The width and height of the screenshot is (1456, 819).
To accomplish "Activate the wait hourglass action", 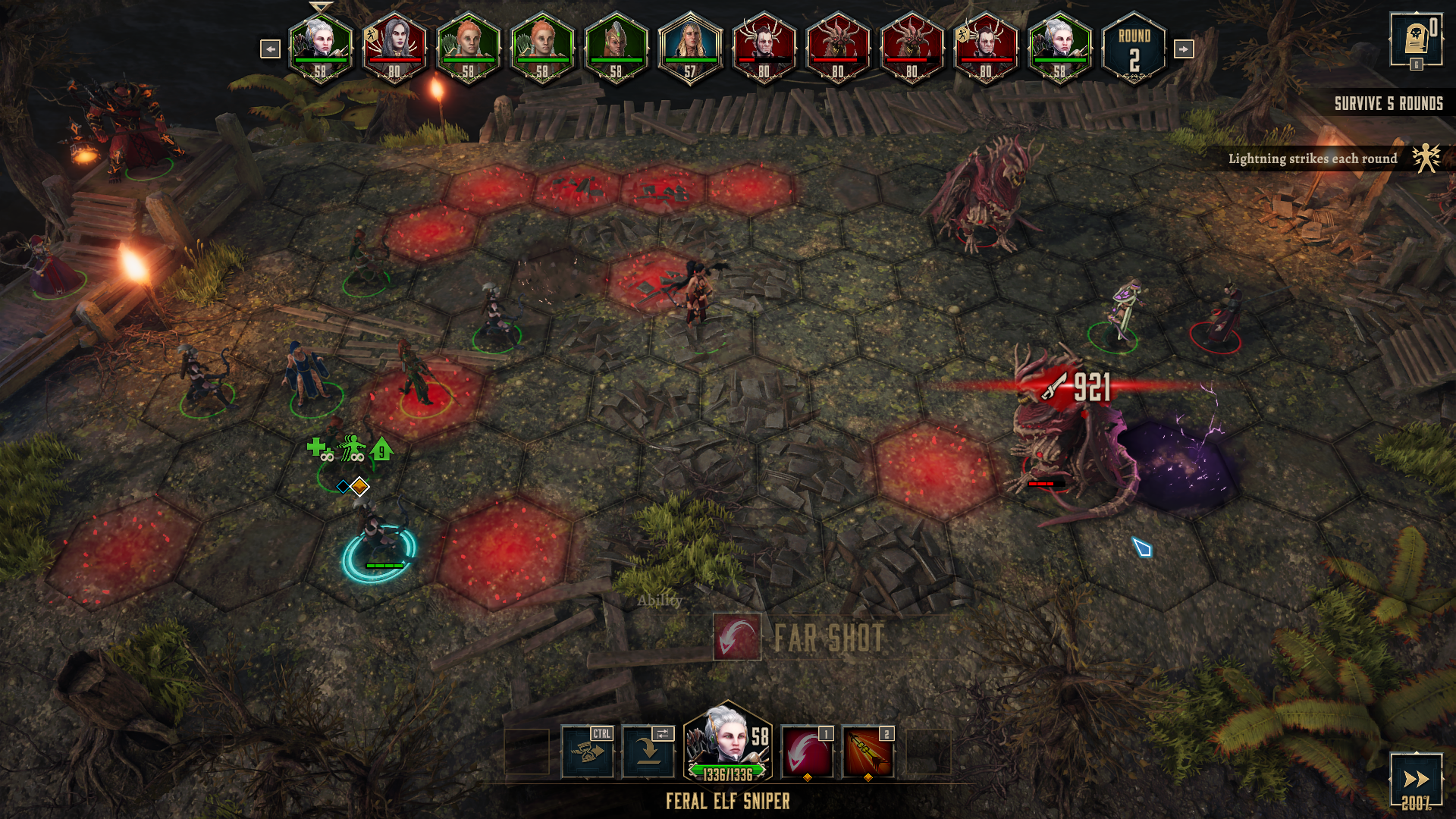I will (587, 752).
